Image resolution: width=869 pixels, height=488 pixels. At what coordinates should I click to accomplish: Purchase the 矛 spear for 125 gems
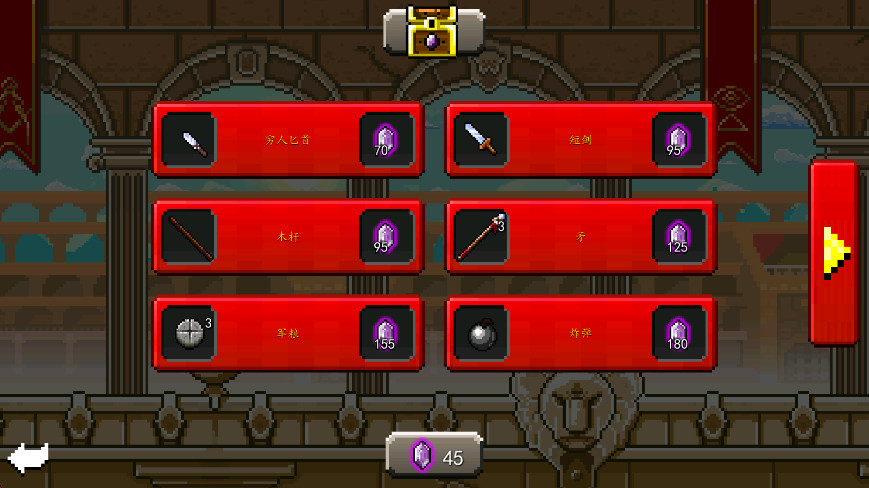point(581,237)
